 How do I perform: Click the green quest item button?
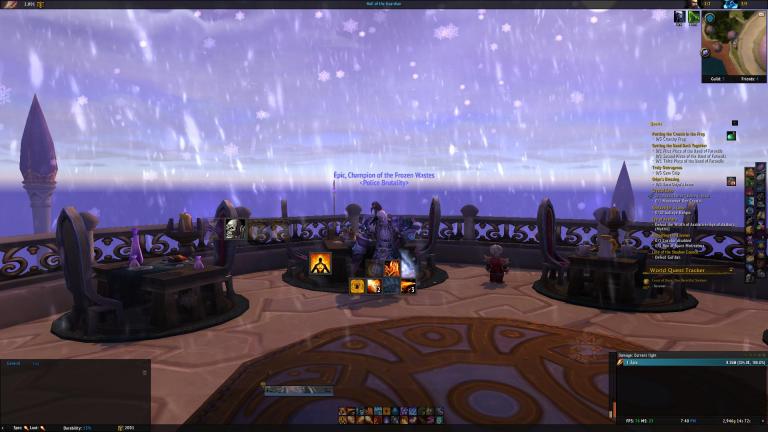pyautogui.click(x=731, y=136)
